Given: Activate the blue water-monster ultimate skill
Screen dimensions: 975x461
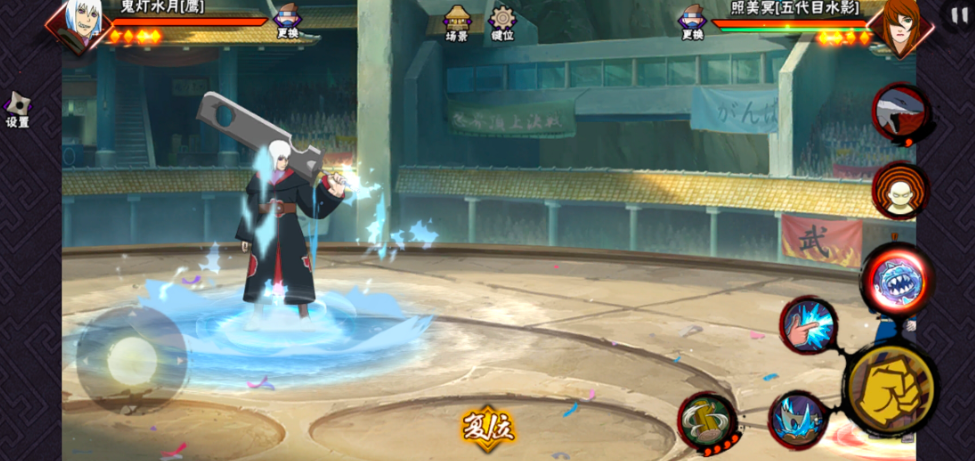Looking at the screenshot, I should [897, 280].
